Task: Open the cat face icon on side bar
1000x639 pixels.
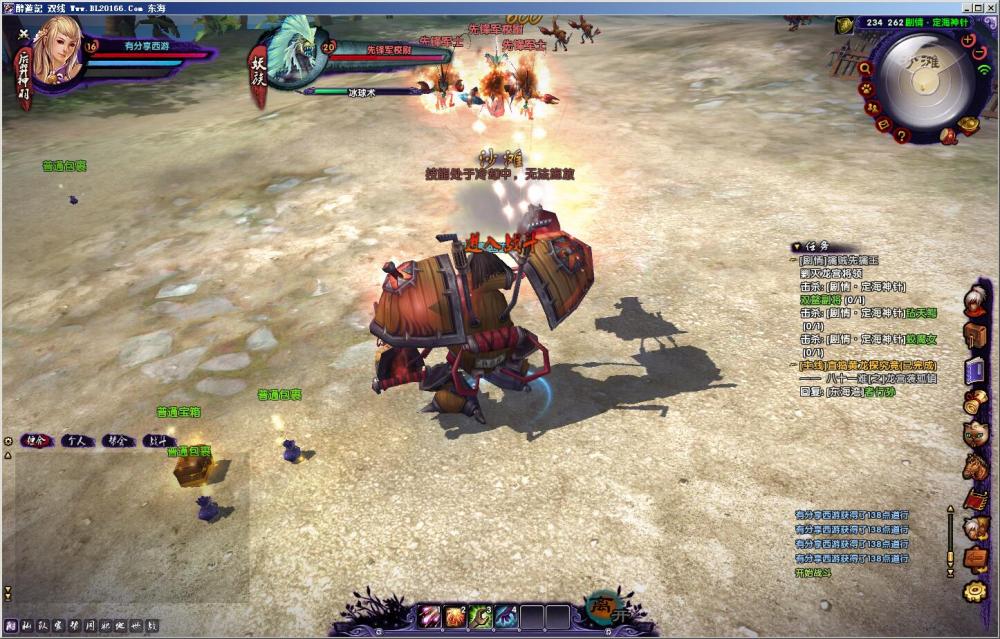Action: coord(975,434)
